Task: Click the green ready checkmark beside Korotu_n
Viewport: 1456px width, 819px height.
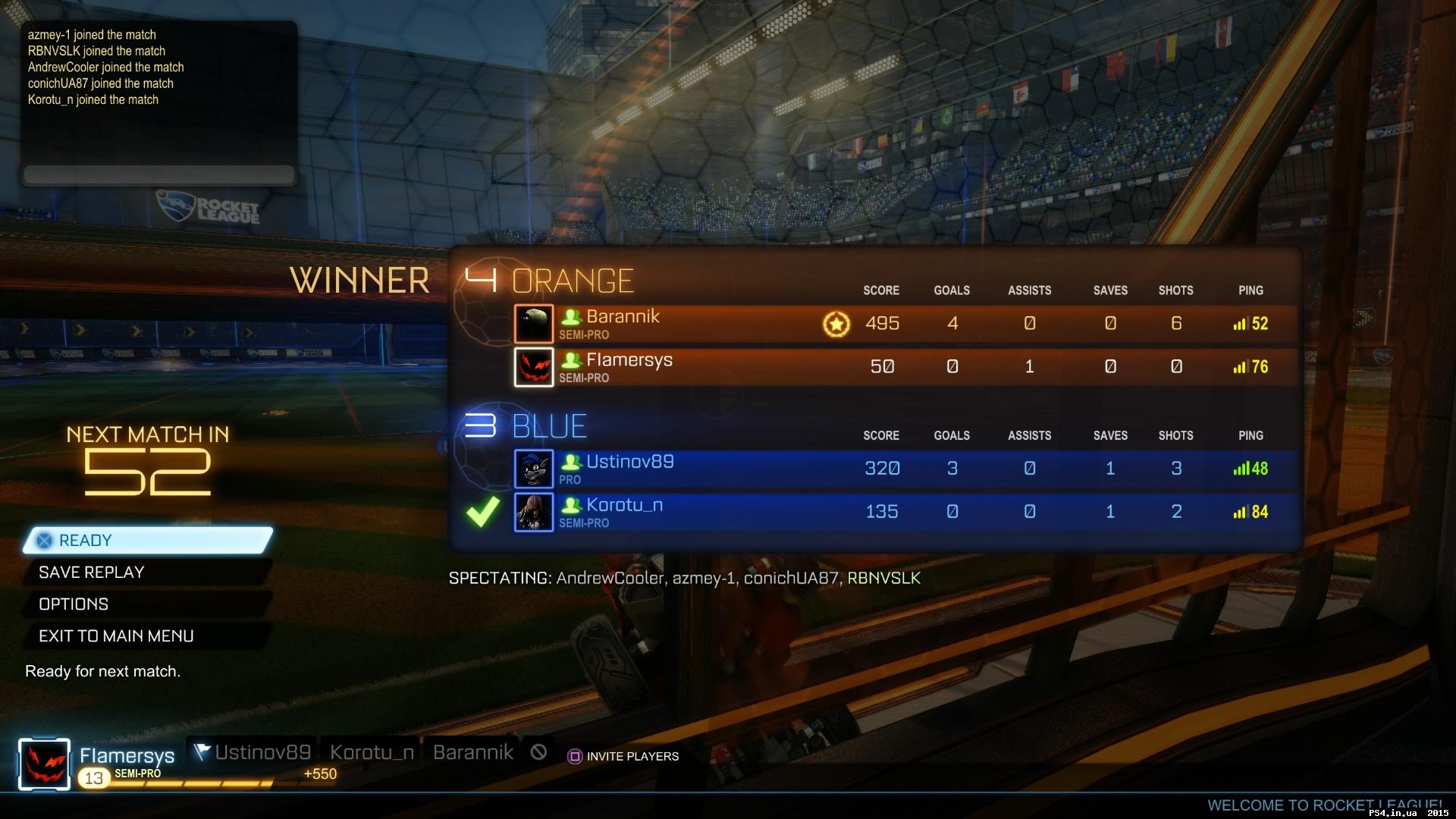Action: (482, 512)
